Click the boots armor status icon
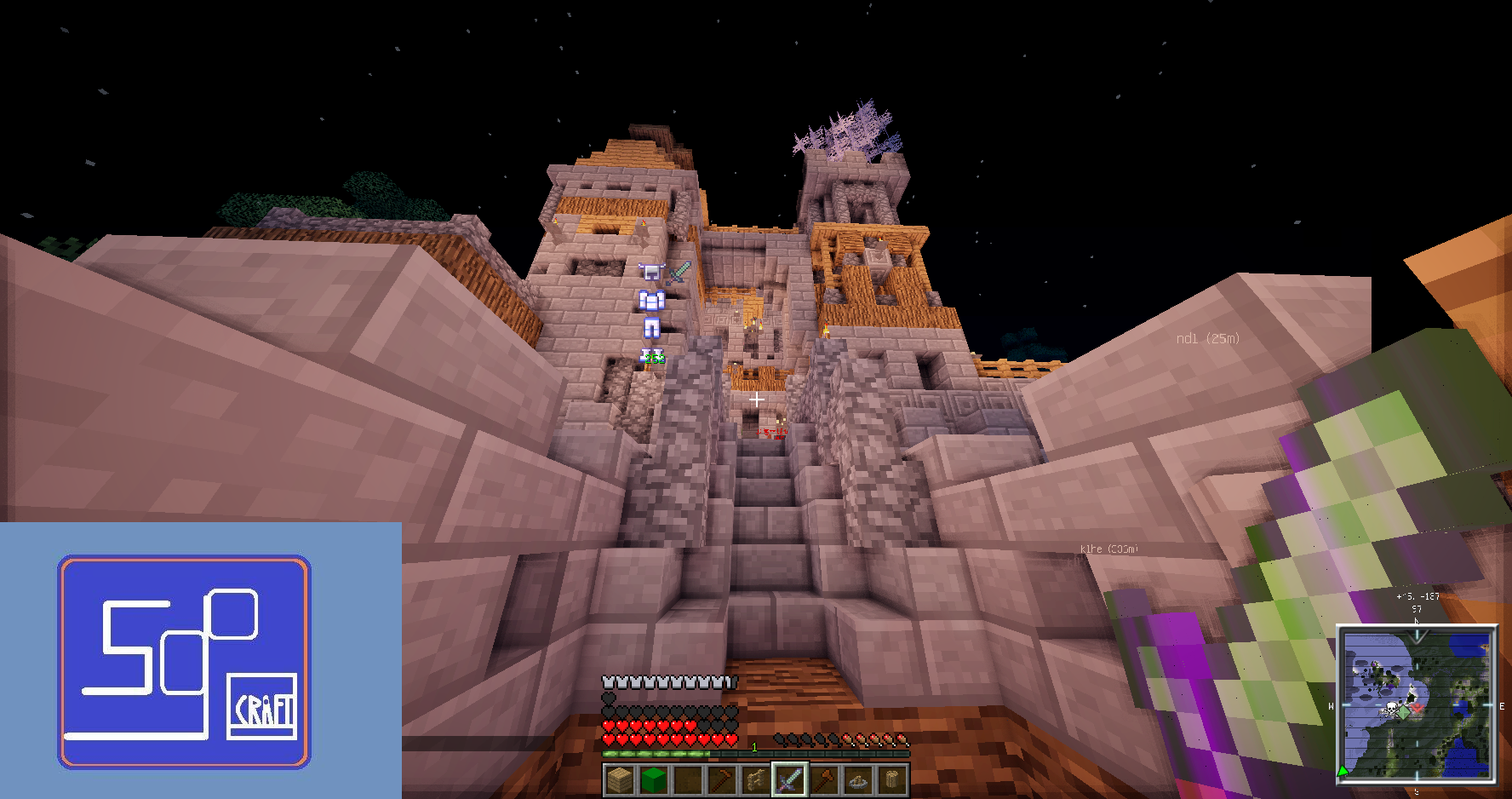 click(651, 356)
